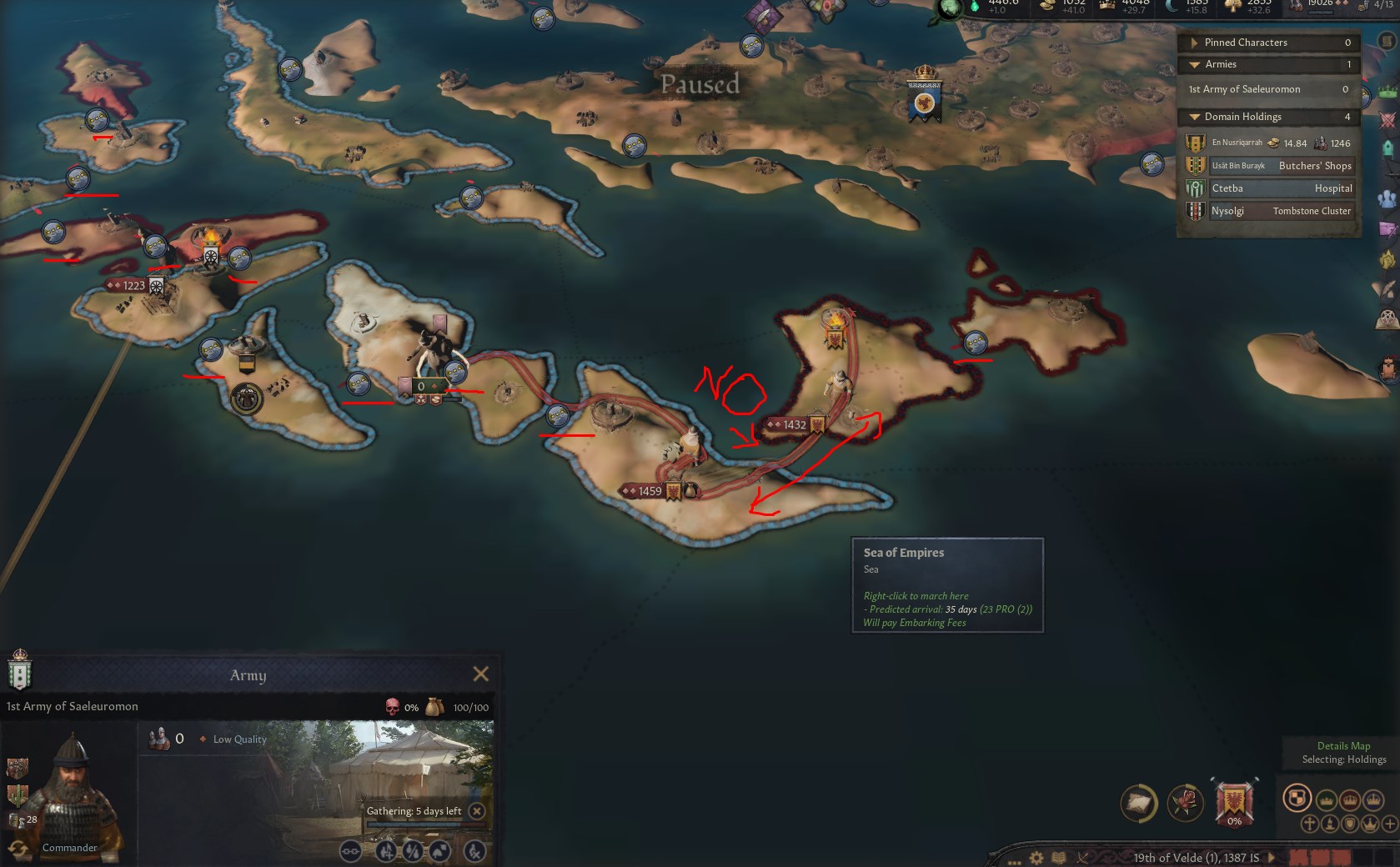Viewport: 1400px width, 867px height.
Task: Open the letters scroll icon near map modes
Action: click(x=1137, y=802)
